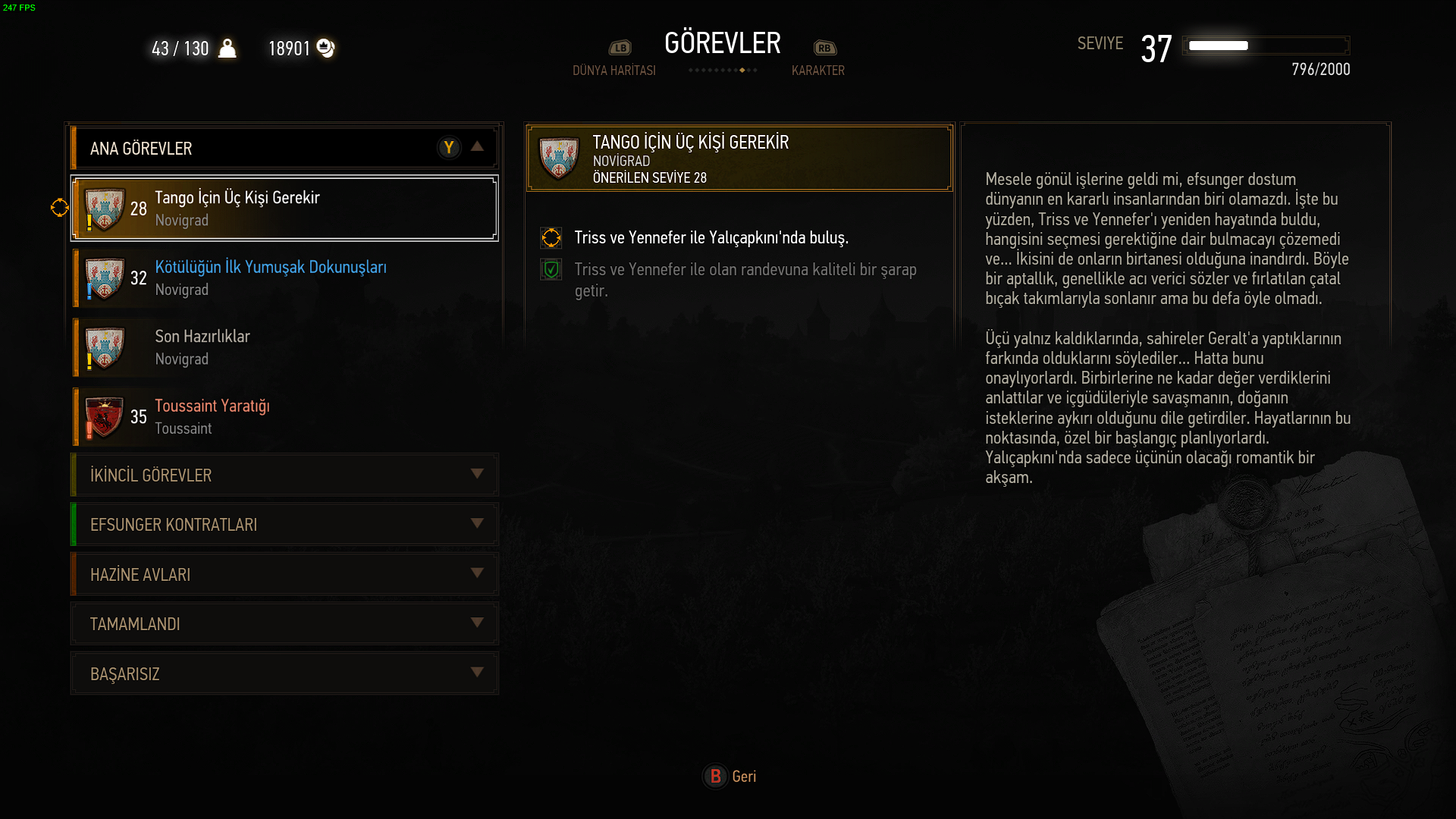
Task: Open the Kötülüğün İlk Yumuşak Dokunuşları quest
Action: click(x=284, y=278)
